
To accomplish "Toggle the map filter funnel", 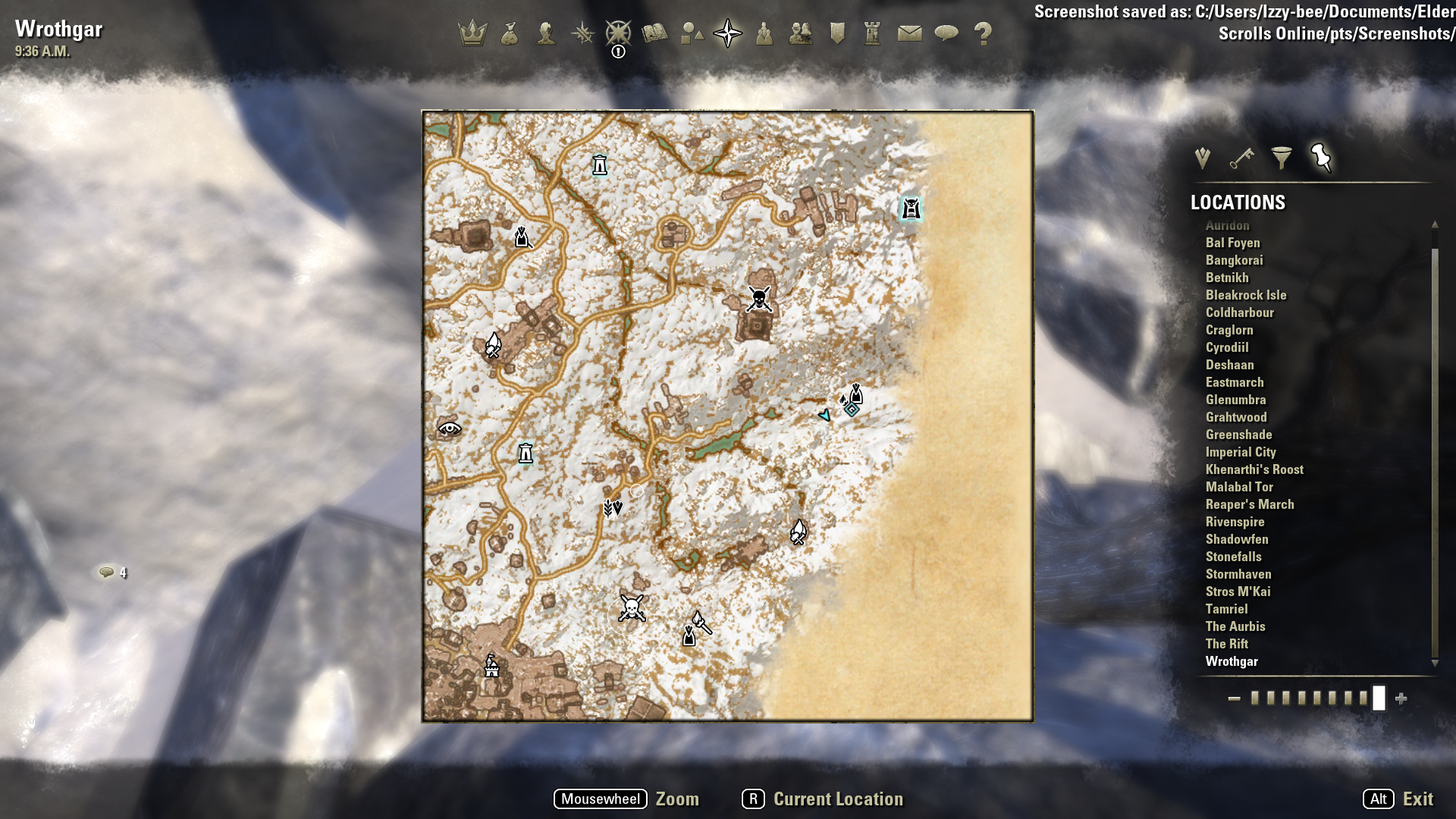I will pos(1283,158).
